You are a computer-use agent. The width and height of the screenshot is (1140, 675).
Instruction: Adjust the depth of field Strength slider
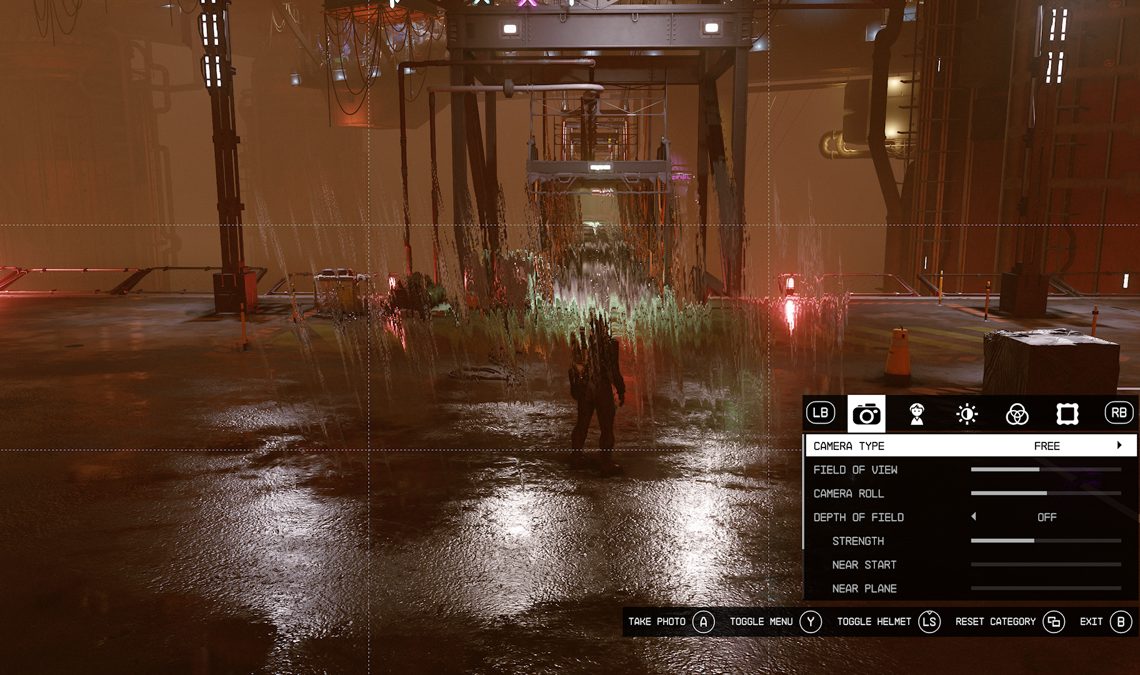click(x=1045, y=541)
